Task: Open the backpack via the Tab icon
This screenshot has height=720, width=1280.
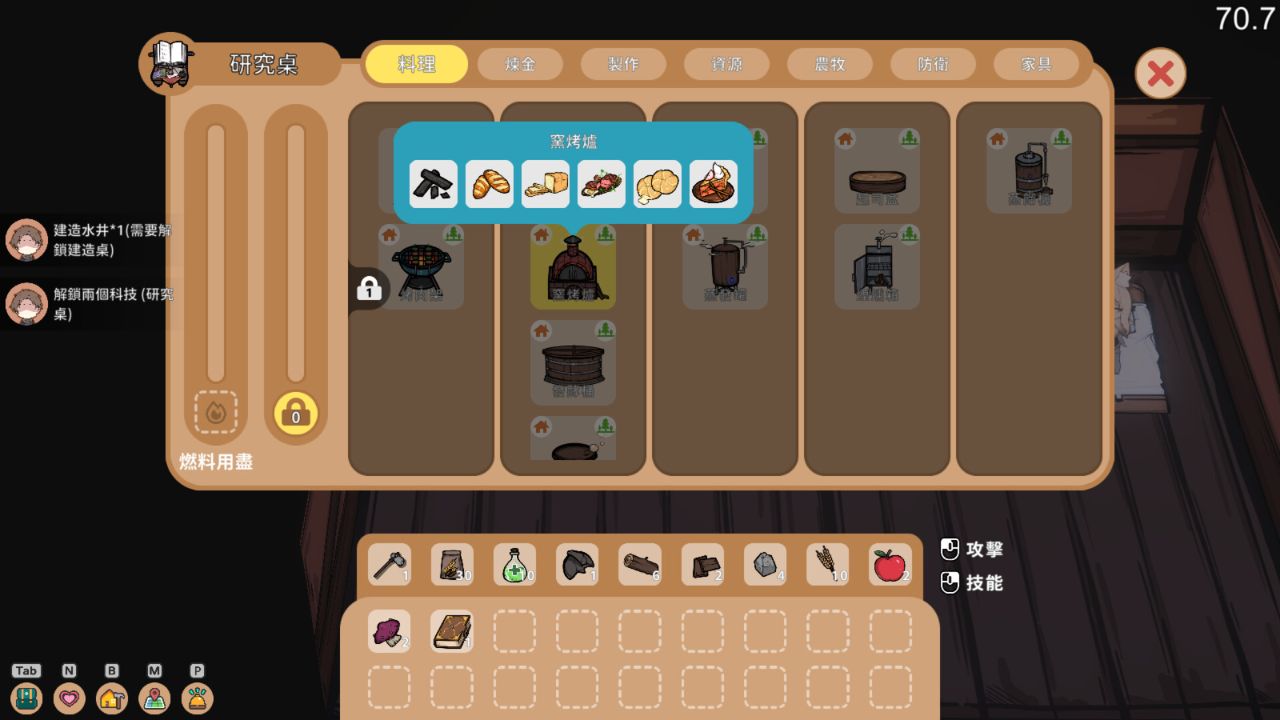Action: click(27, 699)
